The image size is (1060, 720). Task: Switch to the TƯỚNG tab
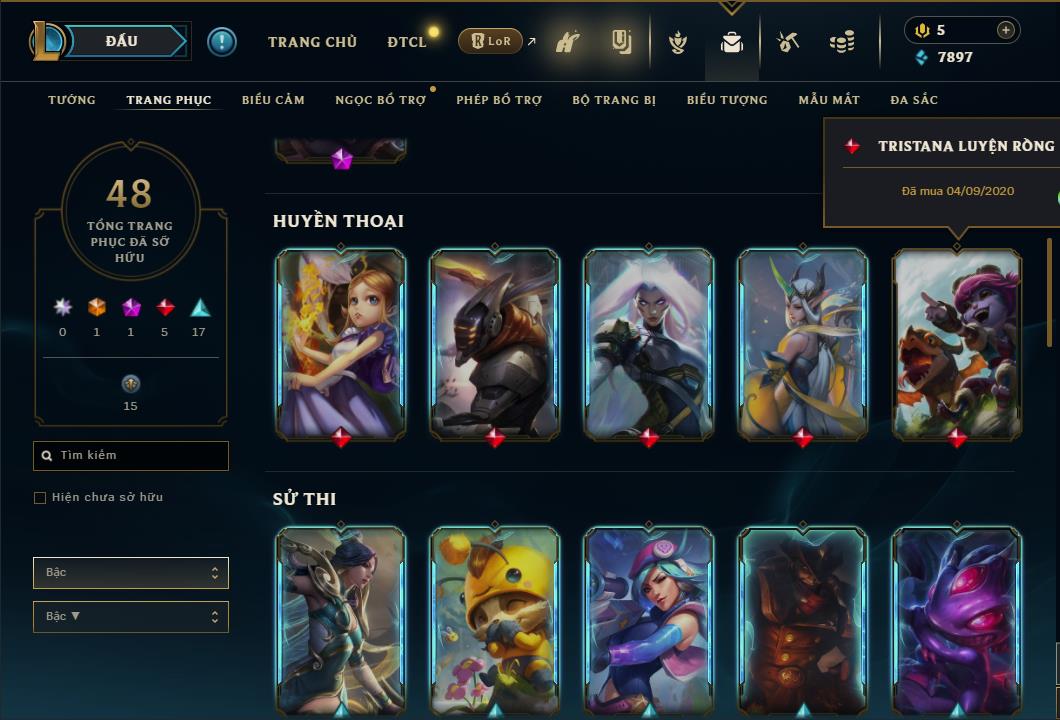(x=72, y=100)
